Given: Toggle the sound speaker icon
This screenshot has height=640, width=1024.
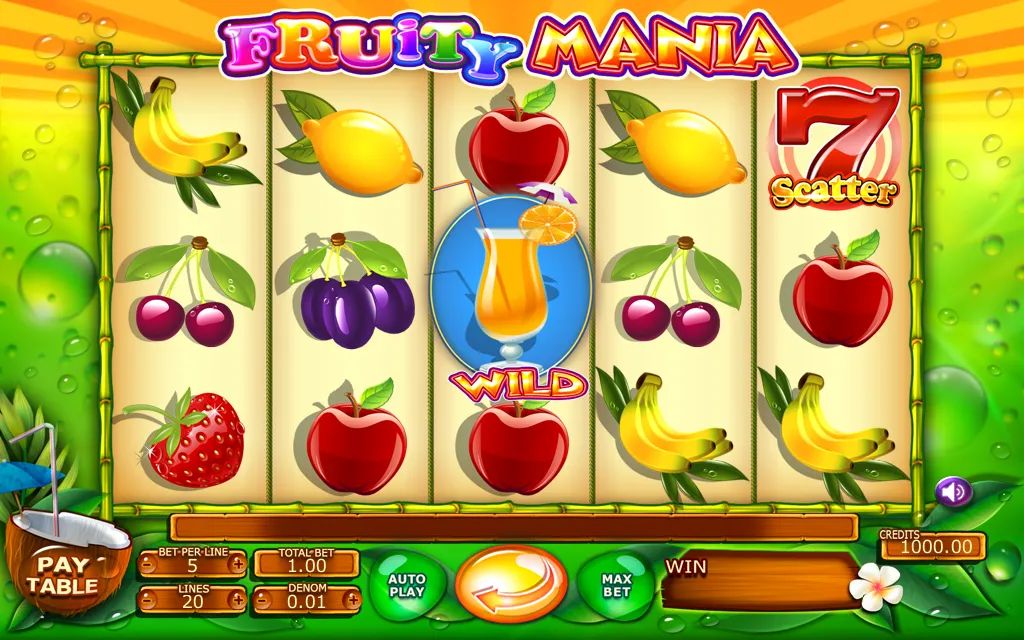Looking at the screenshot, I should pos(953,491).
